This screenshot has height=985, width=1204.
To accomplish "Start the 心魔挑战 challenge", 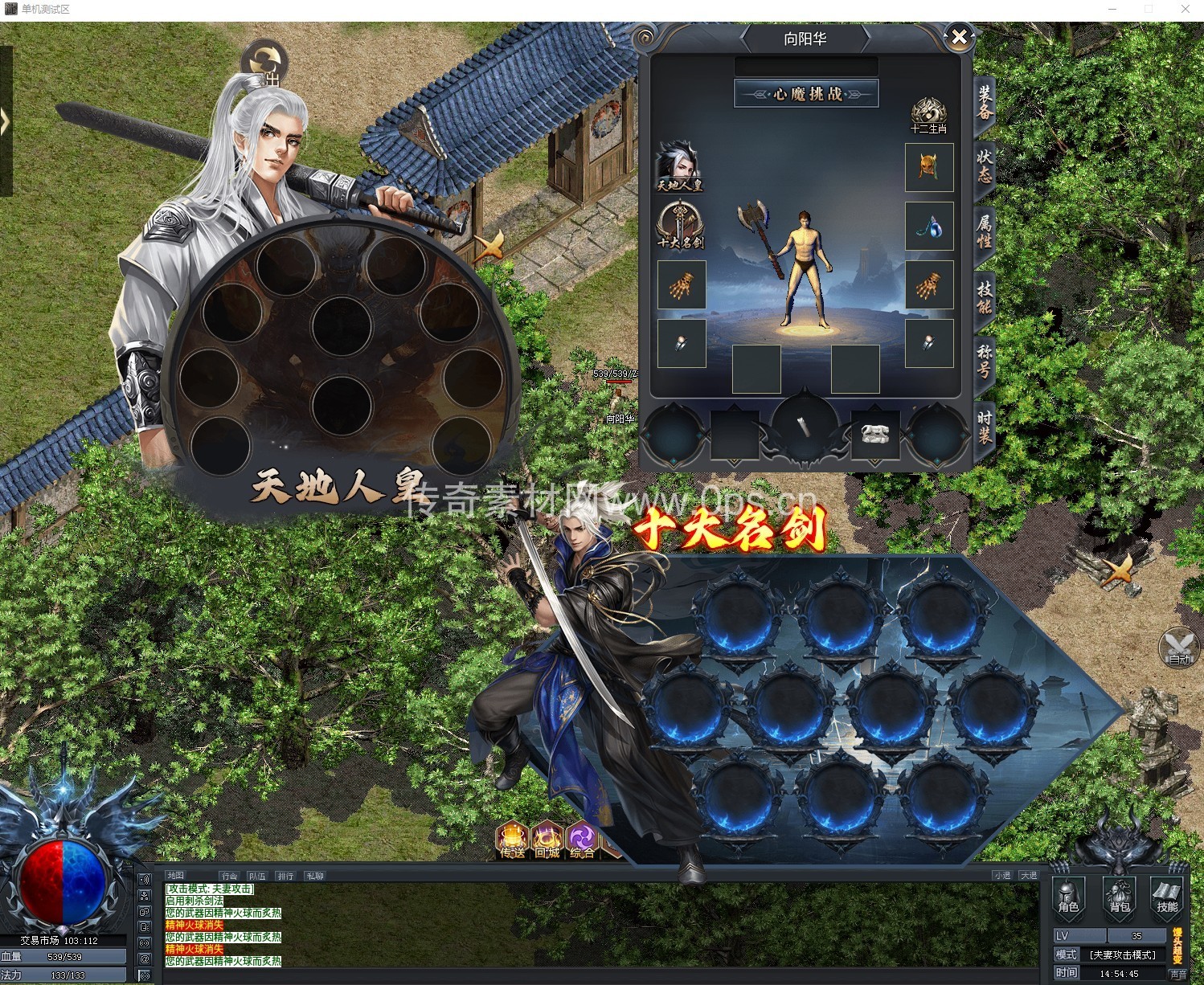I will click(806, 94).
